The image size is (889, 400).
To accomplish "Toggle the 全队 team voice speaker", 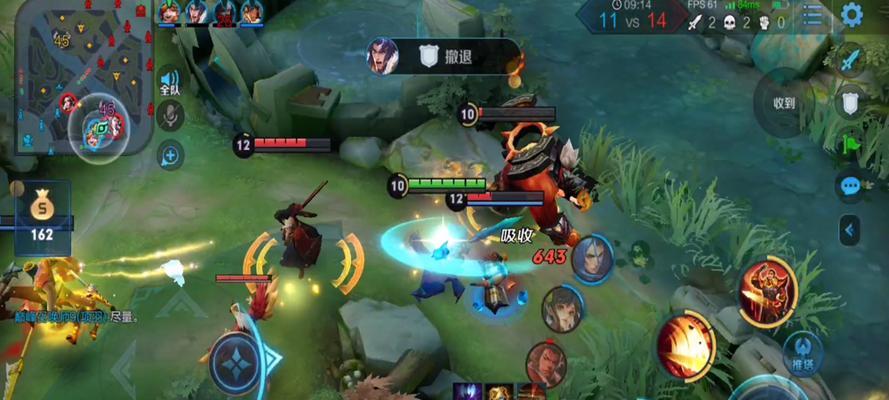I will [x=170, y=82].
